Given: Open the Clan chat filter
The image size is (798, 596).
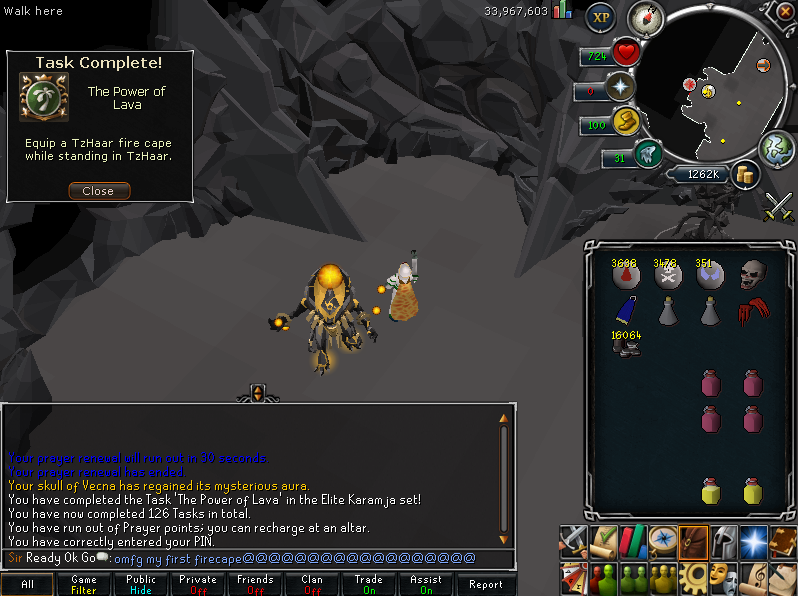Looking at the screenshot, I should (x=312, y=584).
